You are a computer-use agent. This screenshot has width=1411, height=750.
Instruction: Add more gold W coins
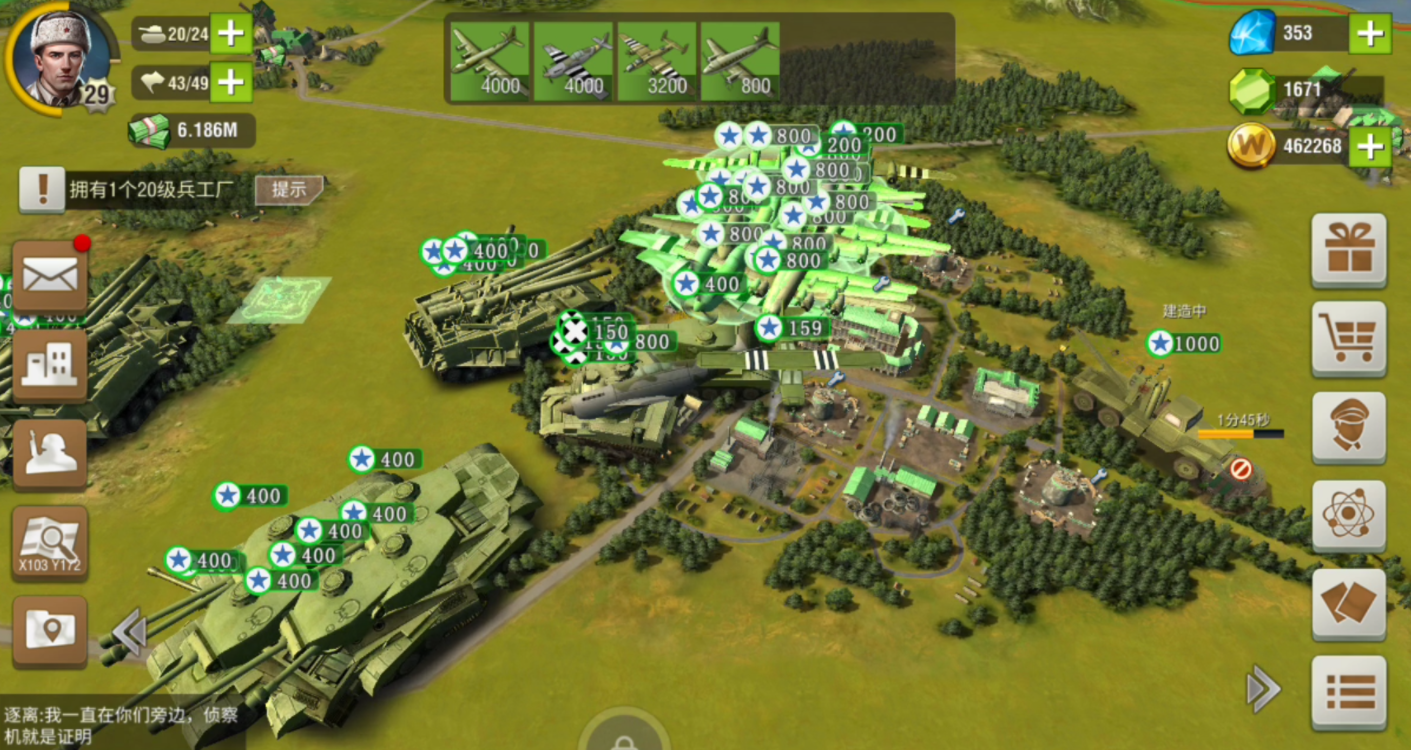pos(1370,148)
